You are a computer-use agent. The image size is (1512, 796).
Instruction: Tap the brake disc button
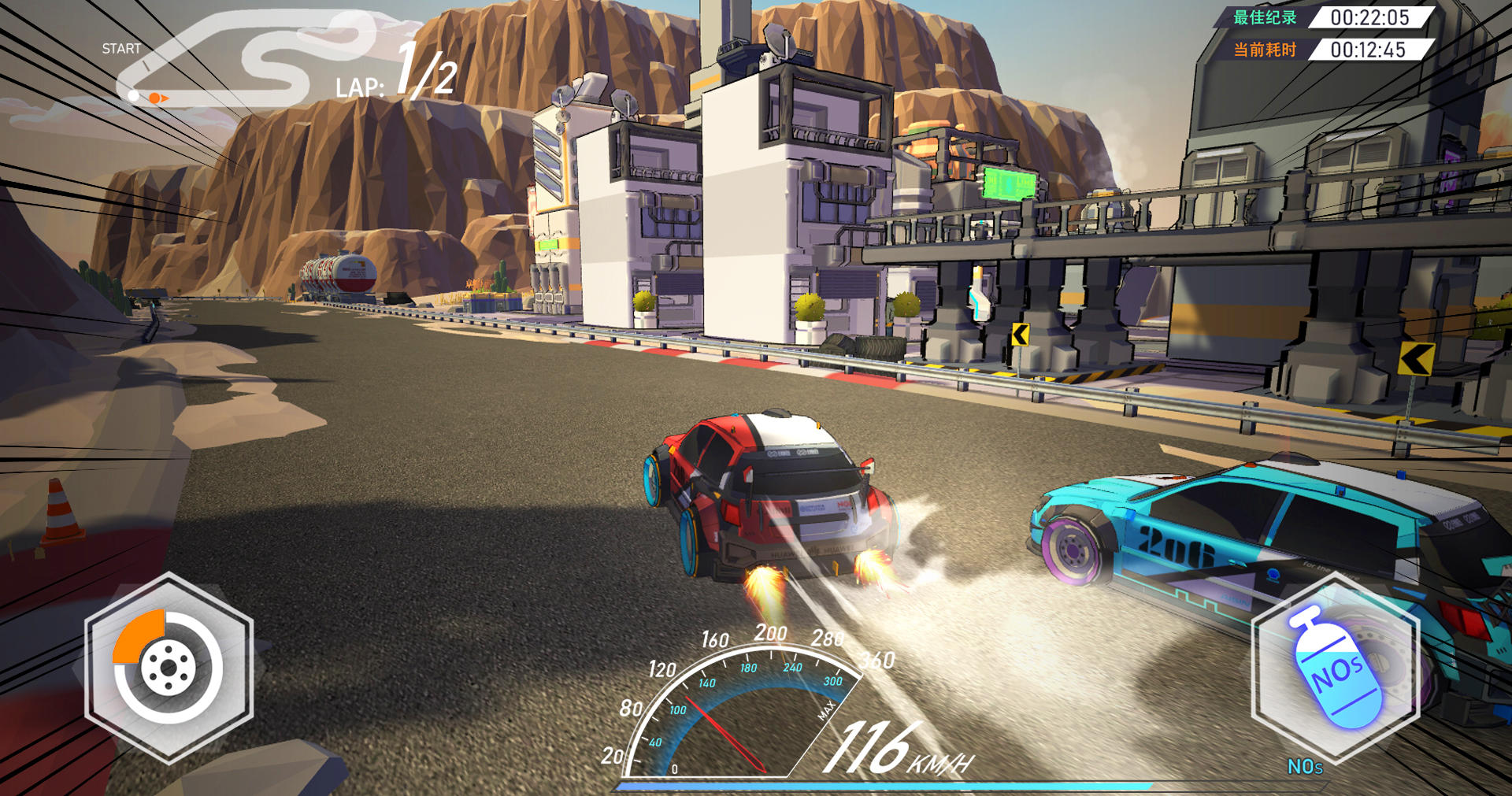[169, 668]
